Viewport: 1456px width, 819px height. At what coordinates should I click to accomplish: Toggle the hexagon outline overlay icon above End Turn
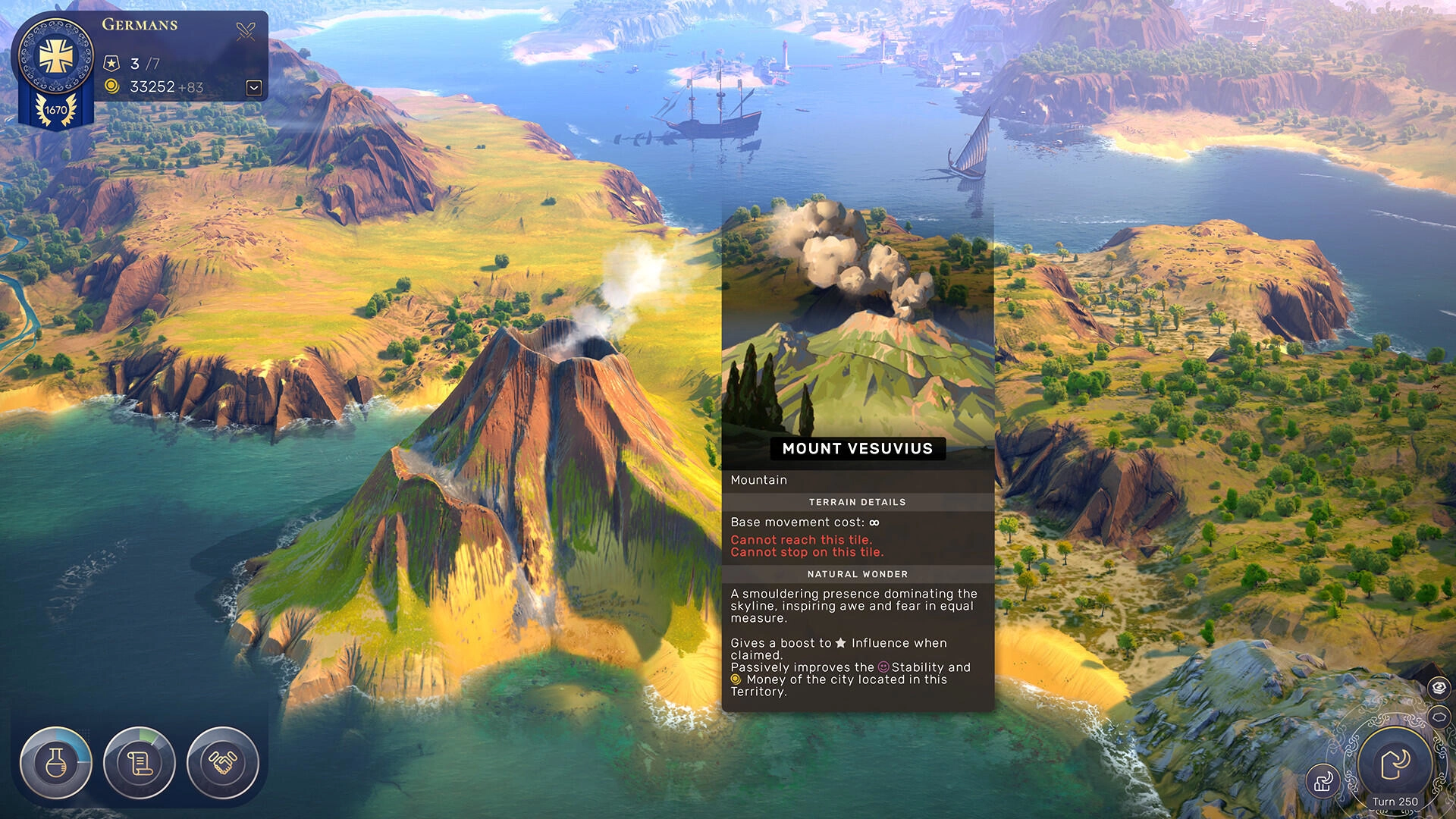point(1439,715)
